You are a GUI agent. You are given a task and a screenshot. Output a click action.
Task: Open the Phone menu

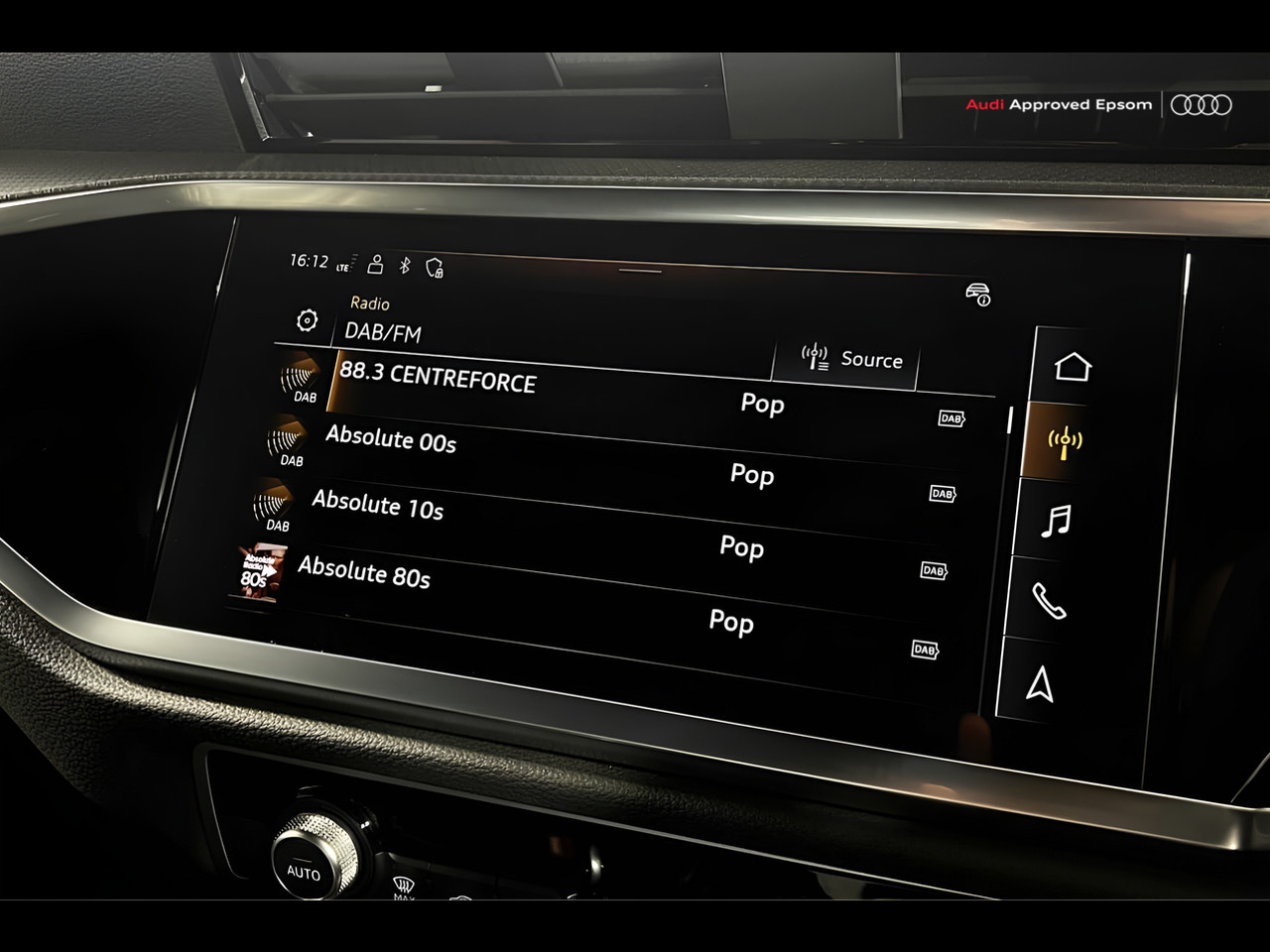1049,601
